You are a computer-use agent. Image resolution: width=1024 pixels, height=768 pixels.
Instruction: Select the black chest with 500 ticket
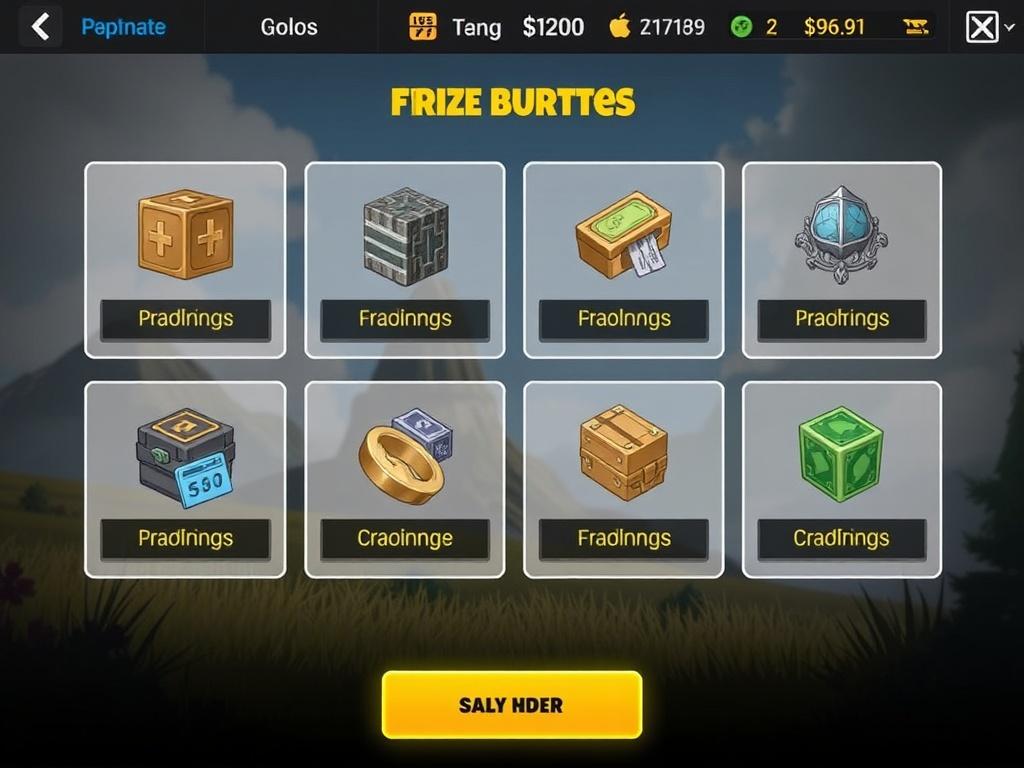(185, 458)
